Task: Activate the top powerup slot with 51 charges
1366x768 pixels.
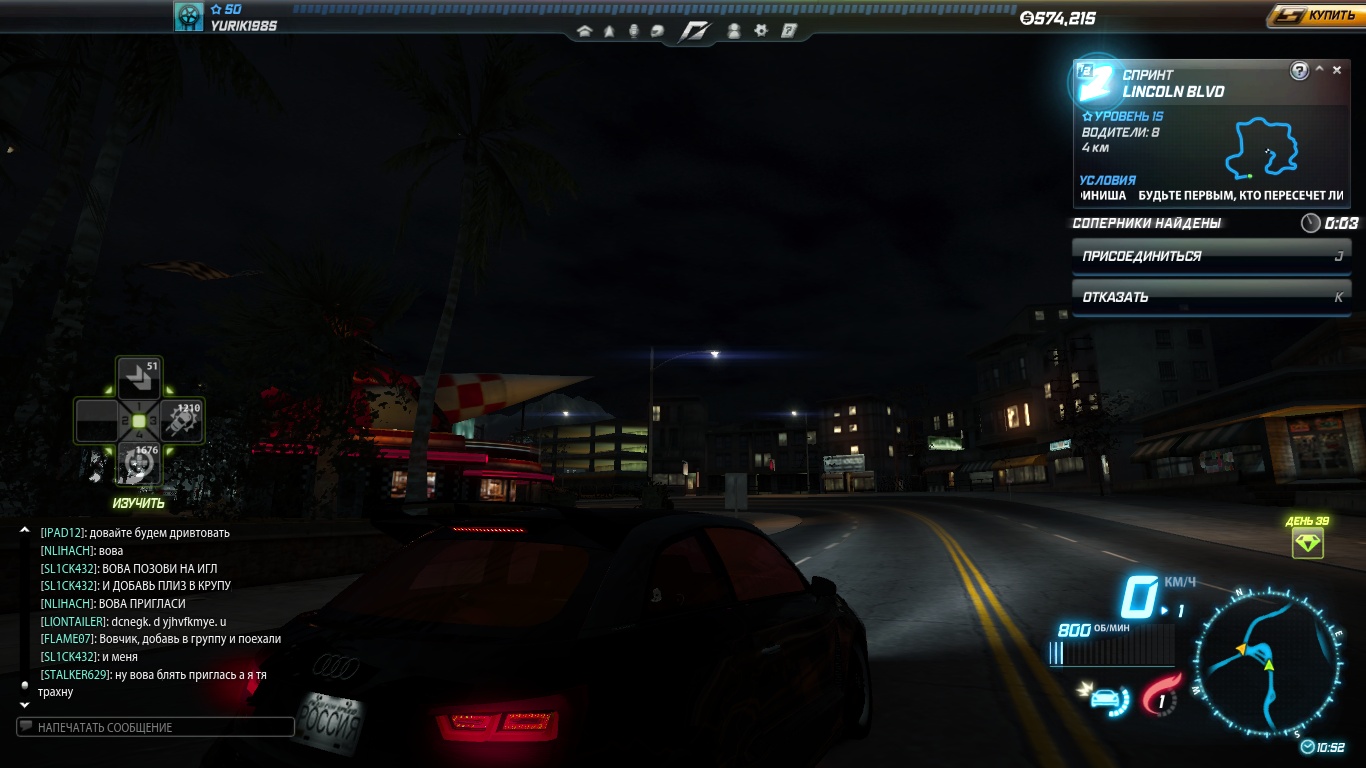Action: tap(138, 379)
